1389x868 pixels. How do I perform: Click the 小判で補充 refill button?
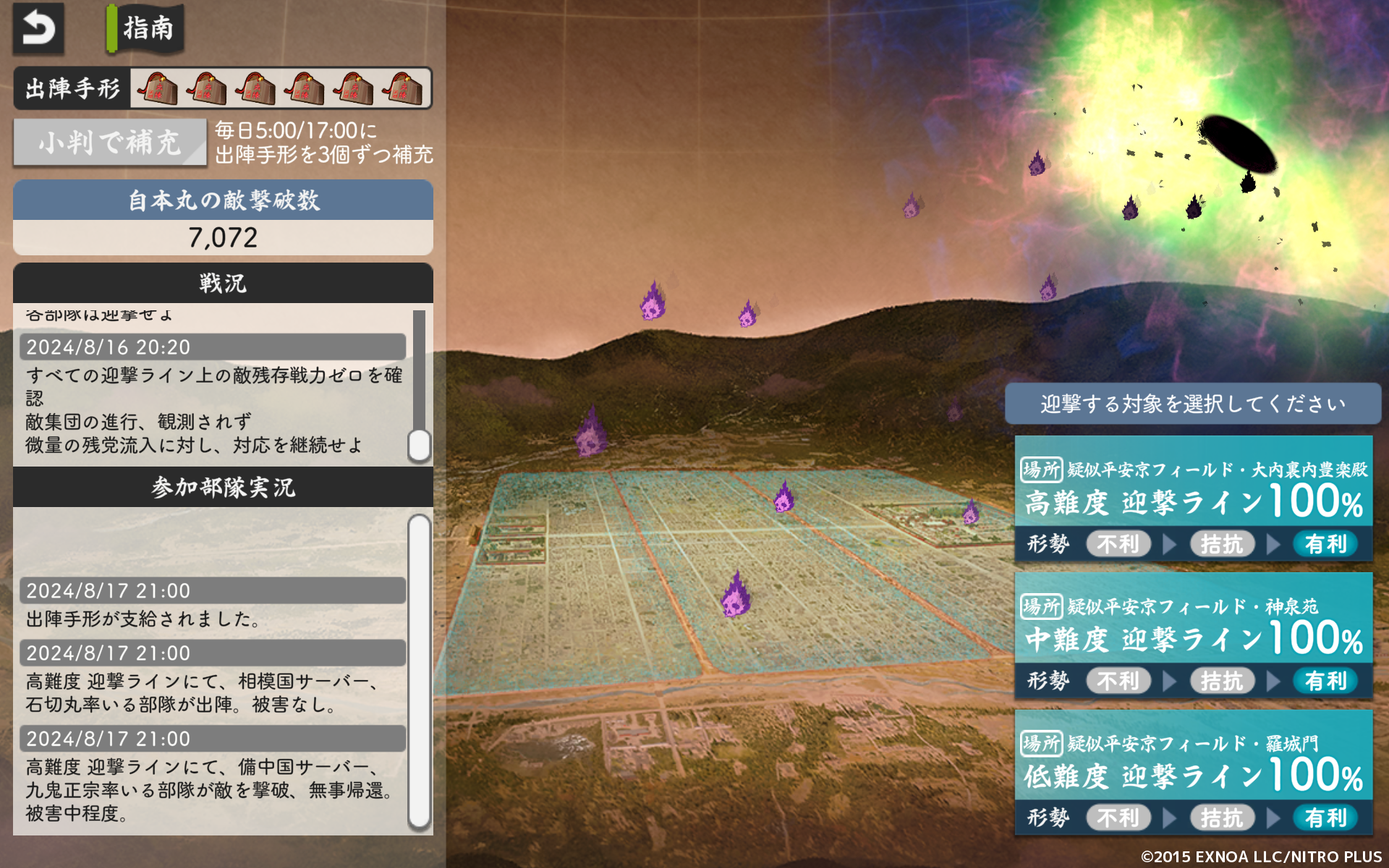coord(110,142)
